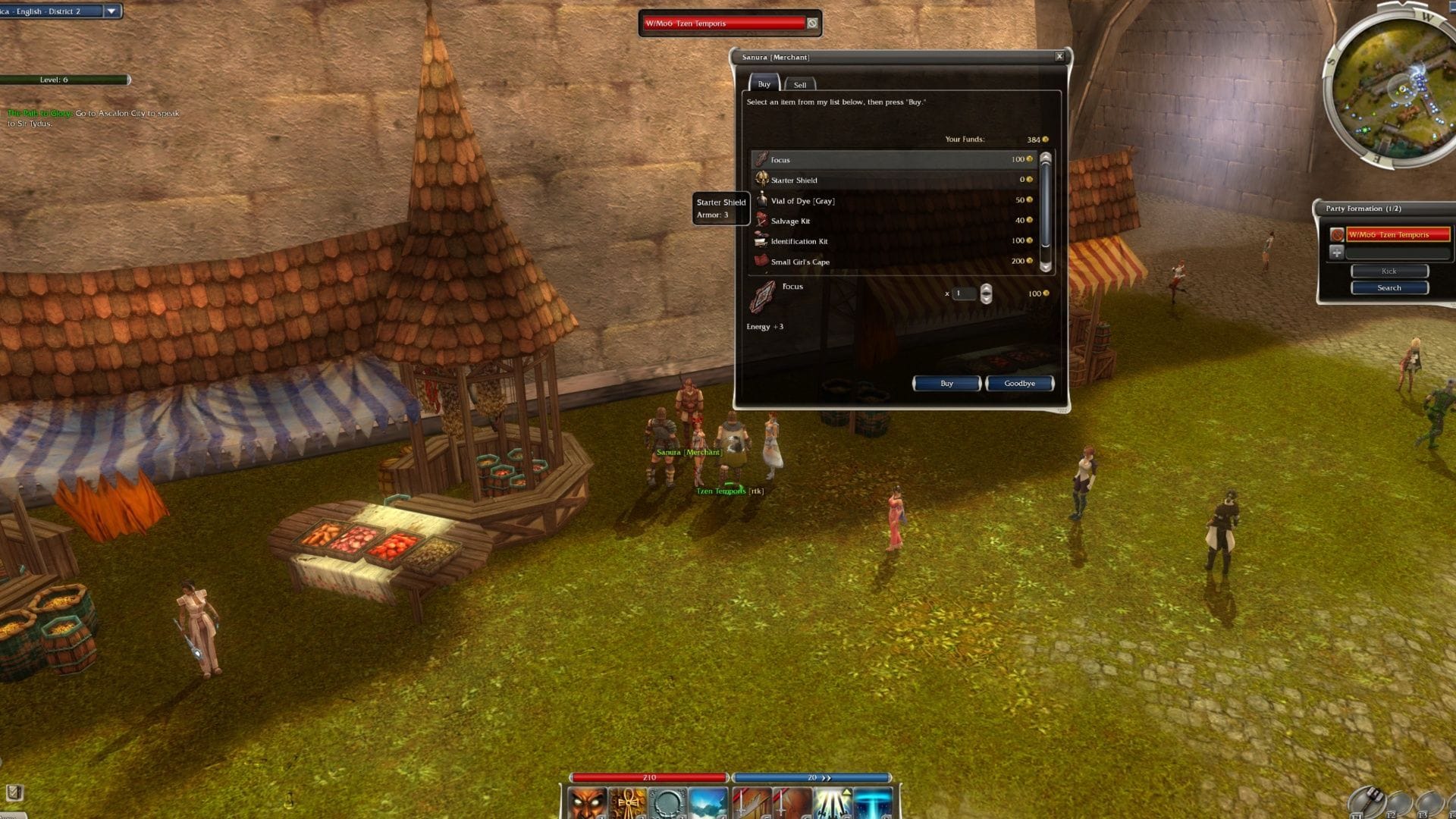
Task: Click Goodbye to leave the merchant
Action: pyautogui.click(x=1019, y=383)
